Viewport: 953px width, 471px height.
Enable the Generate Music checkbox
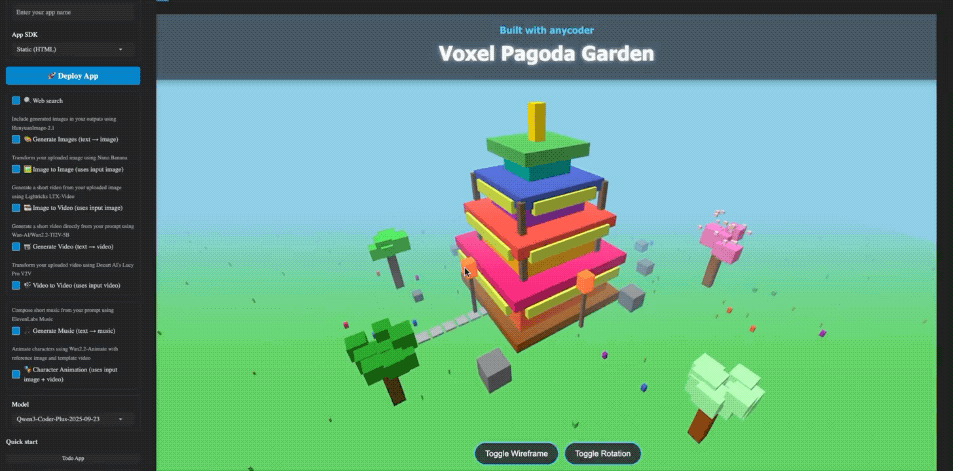[x=16, y=330]
